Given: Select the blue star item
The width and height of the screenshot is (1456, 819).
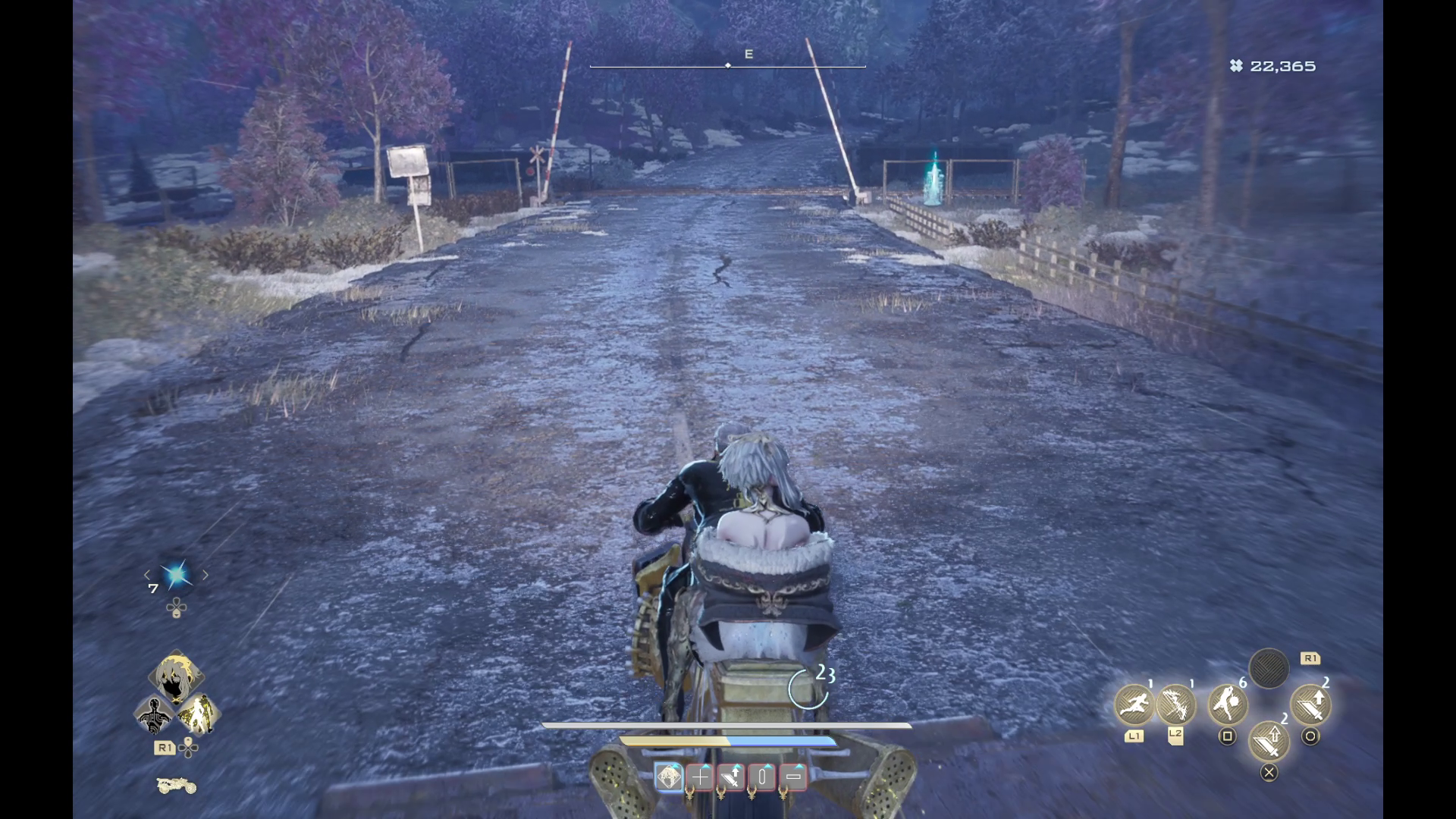Looking at the screenshot, I should coord(177,576).
